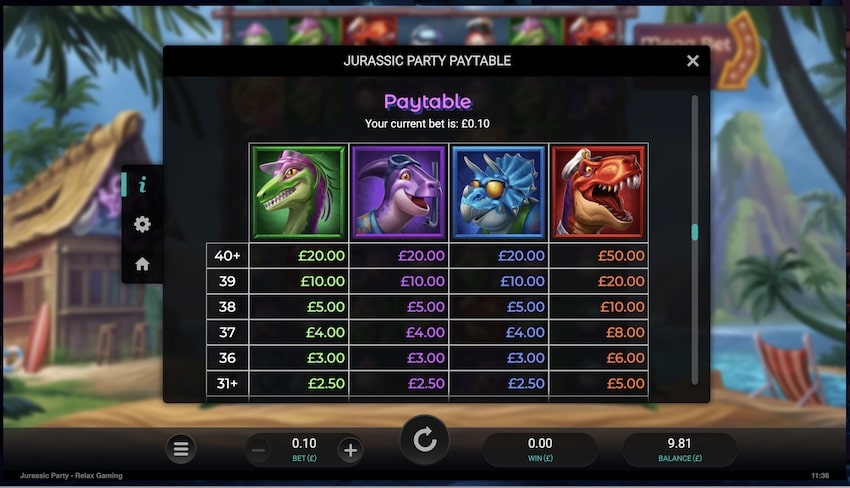The width and height of the screenshot is (850, 488).
Task: Open the hamburger menu button
Action: click(181, 449)
